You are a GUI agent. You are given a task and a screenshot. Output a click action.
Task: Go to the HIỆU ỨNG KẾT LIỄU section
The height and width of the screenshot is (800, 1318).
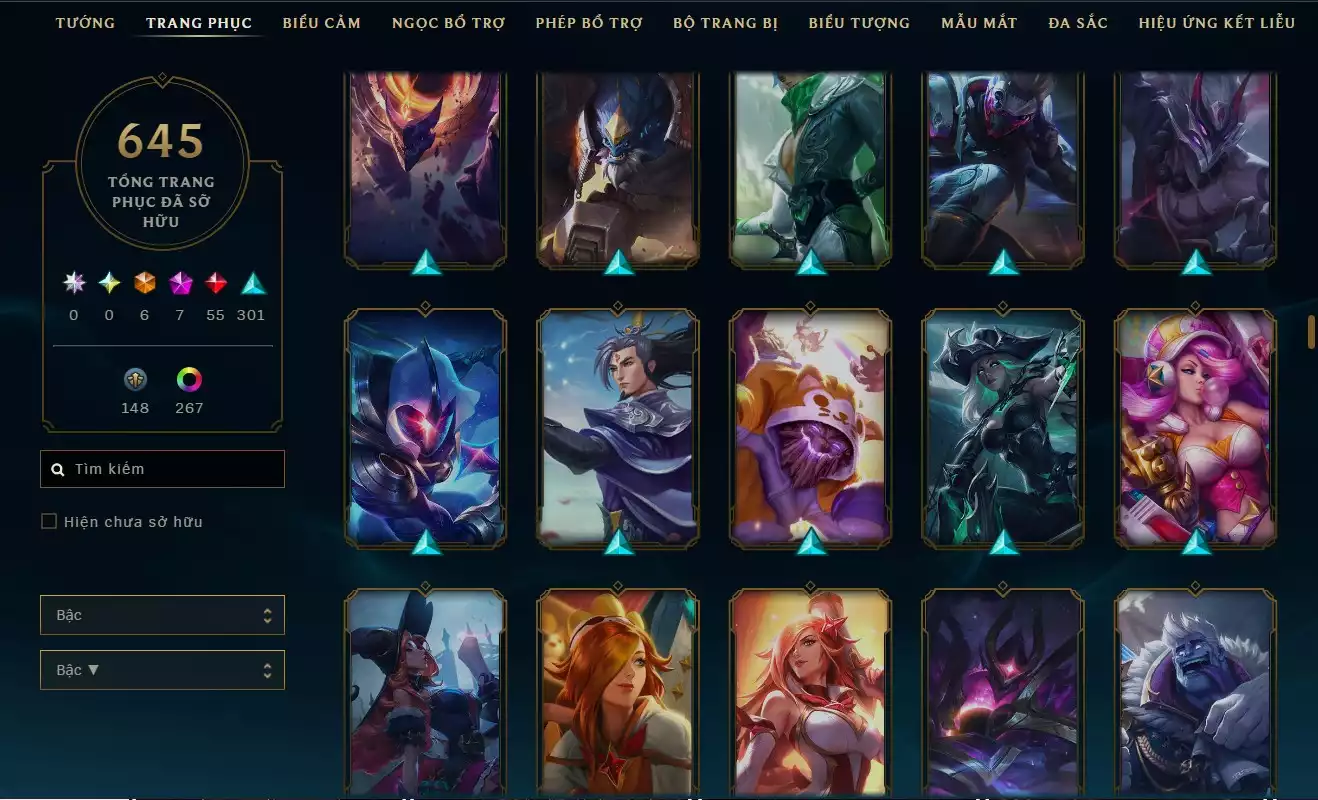[1214, 22]
